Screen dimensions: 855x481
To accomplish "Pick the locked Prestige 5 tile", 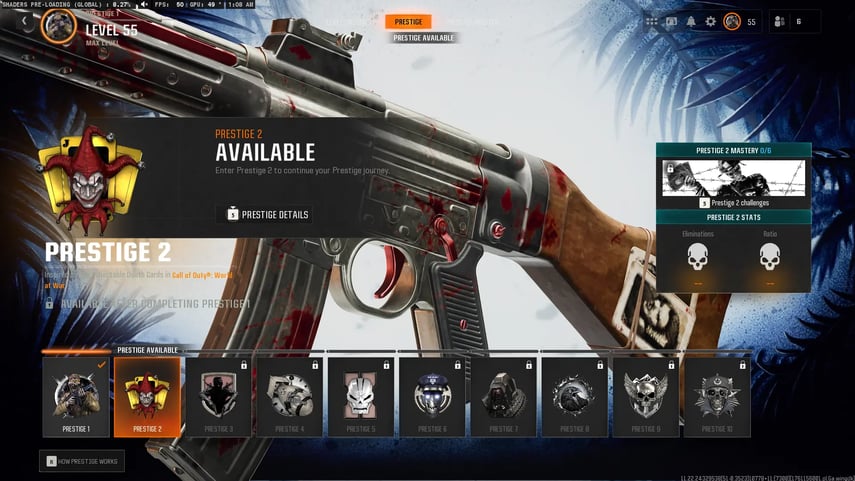I will (x=360, y=397).
